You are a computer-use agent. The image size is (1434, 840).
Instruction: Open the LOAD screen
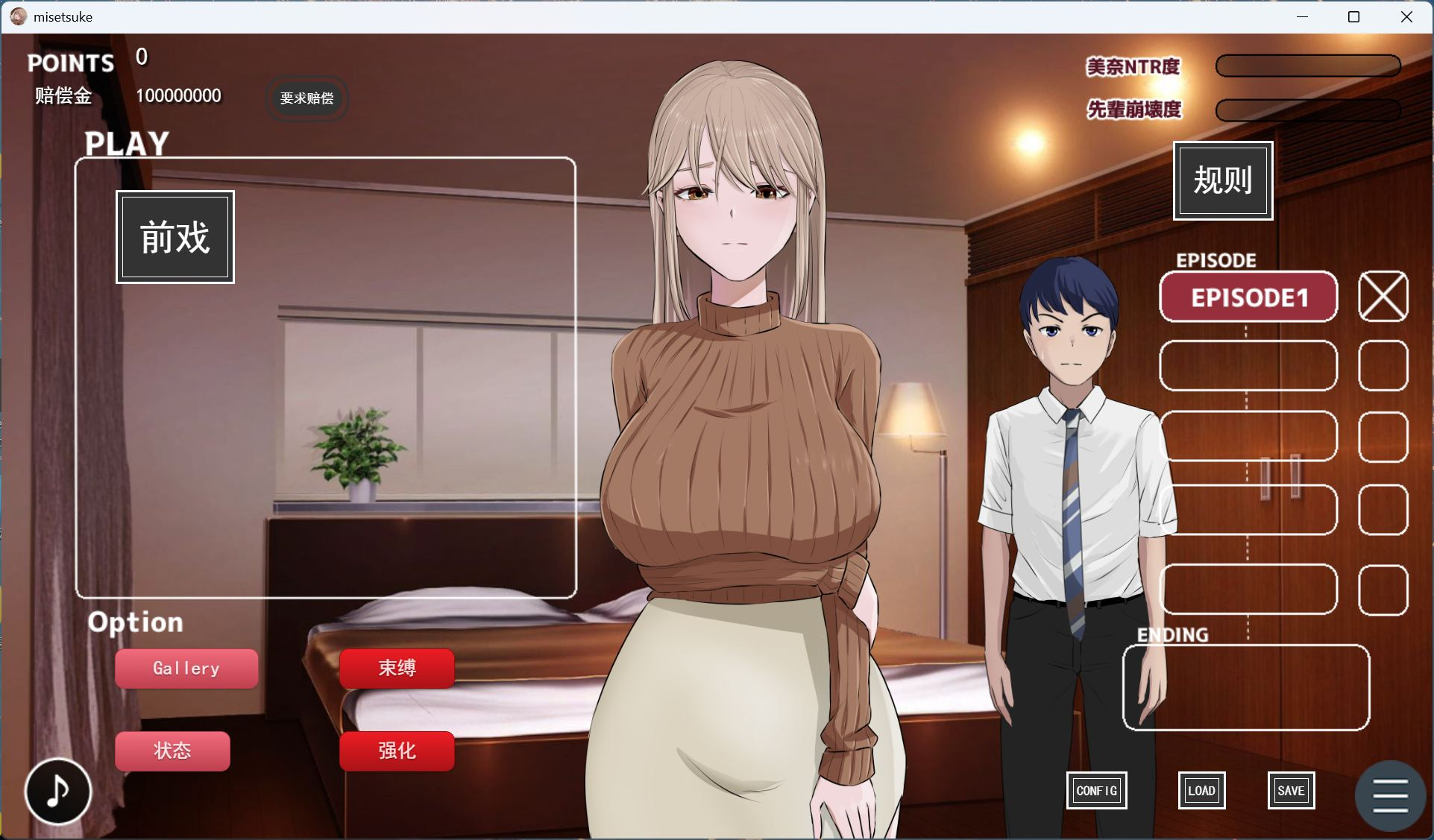click(x=1201, y=790)
